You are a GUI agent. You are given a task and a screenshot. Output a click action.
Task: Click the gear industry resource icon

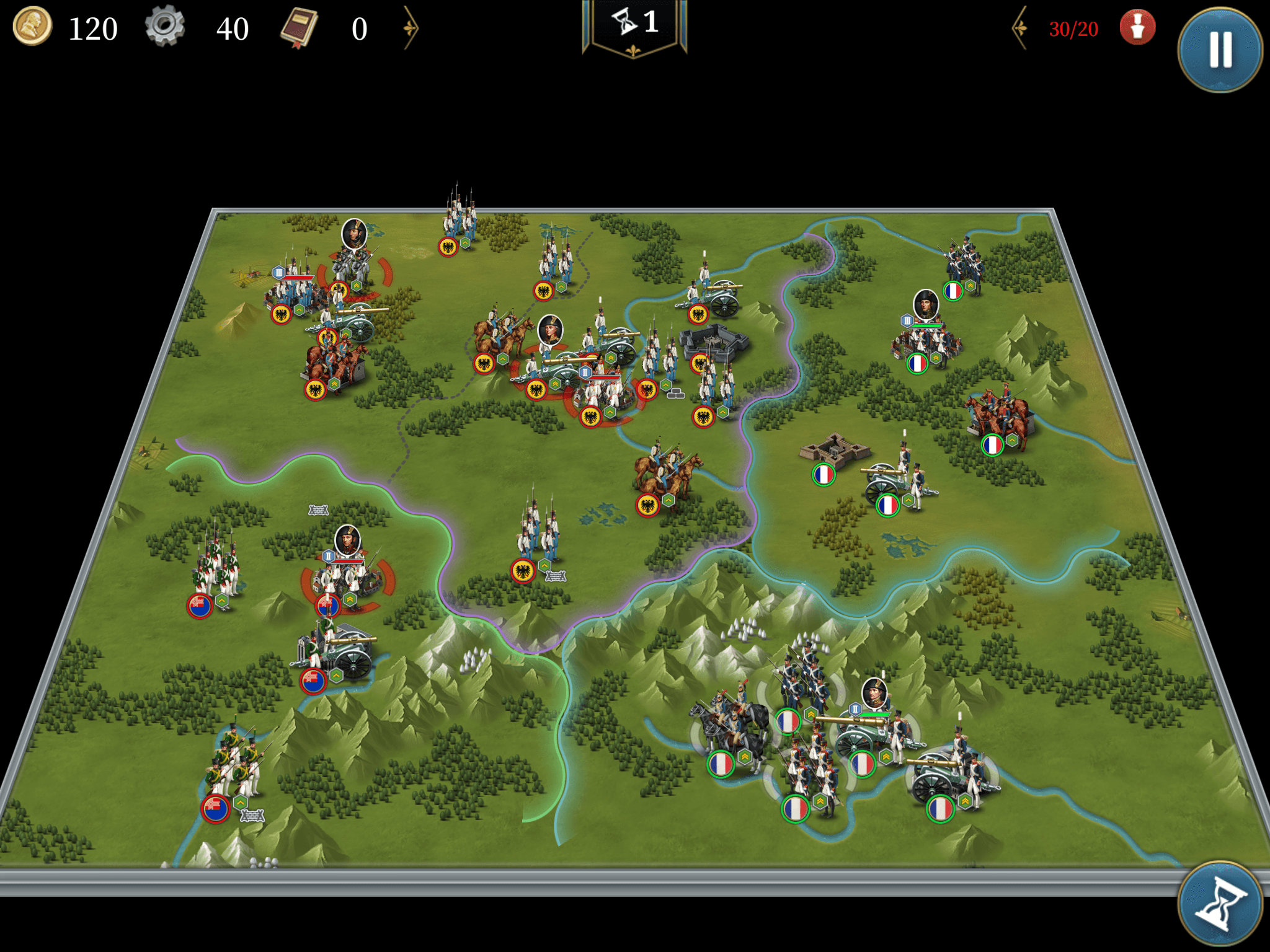click(x=165, y=27)
